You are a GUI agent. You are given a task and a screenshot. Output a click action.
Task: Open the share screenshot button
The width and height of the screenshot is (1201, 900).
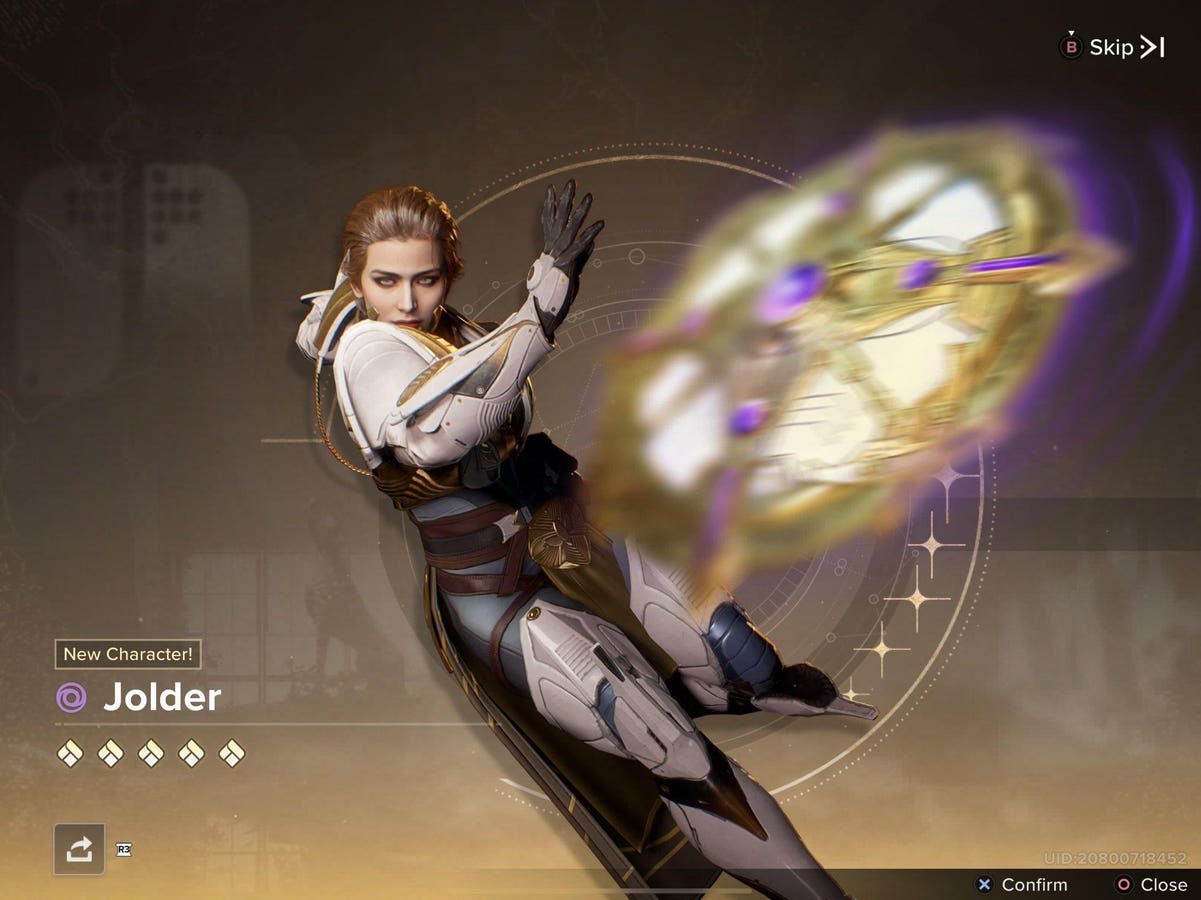(79, 849)
